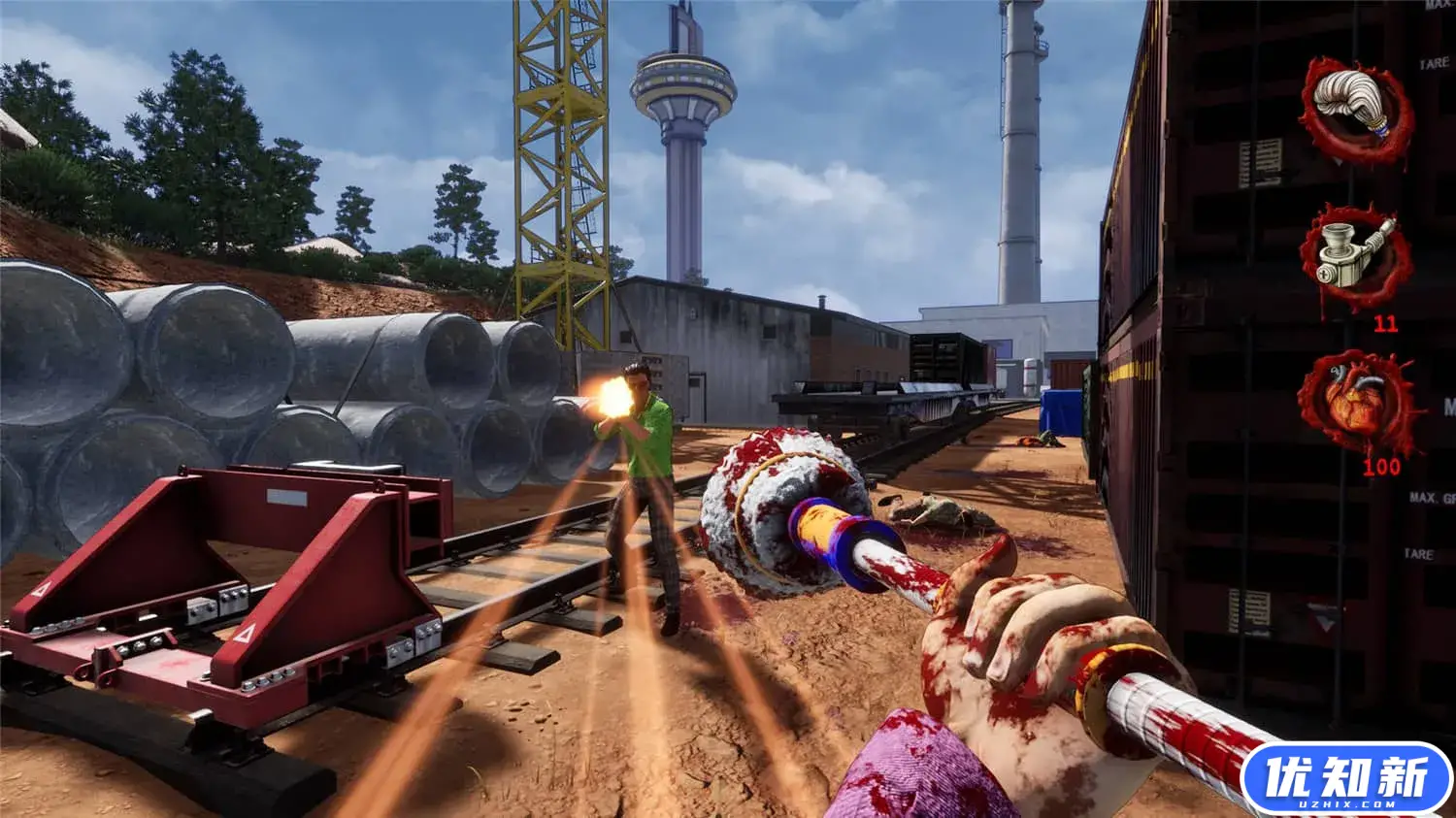
Task: Open the uzhix.com watermark logo
Action: [x=1345, y=778]
